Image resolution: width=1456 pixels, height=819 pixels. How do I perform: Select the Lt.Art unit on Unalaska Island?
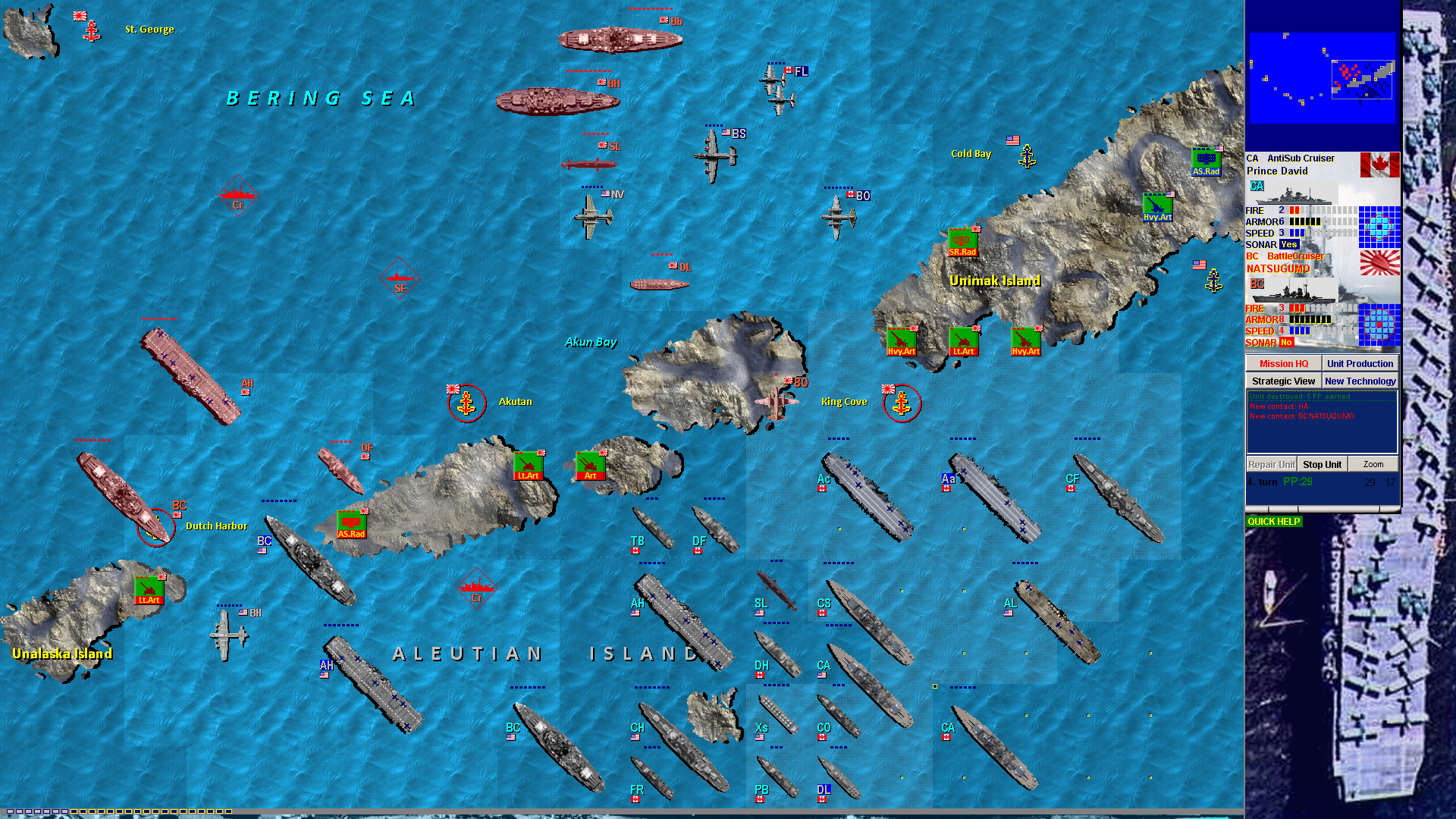point(149,589)
